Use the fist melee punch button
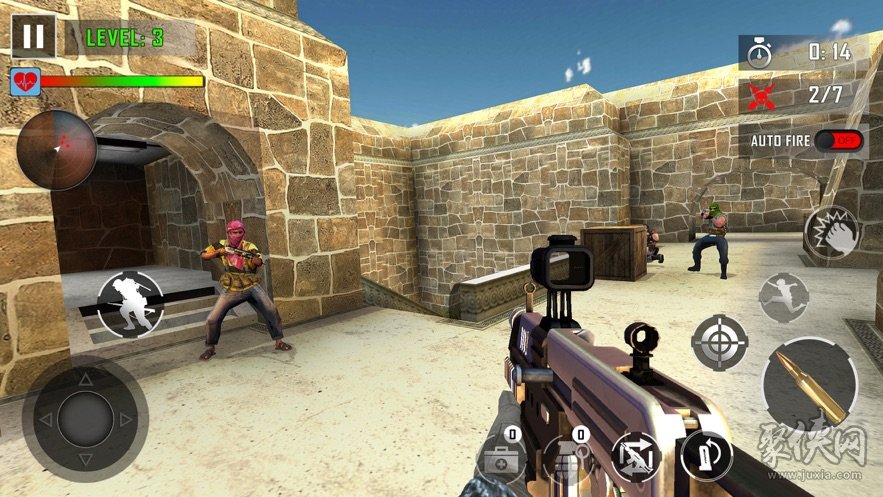Viewport: 883px width, 497px height. tap(831, 233)
